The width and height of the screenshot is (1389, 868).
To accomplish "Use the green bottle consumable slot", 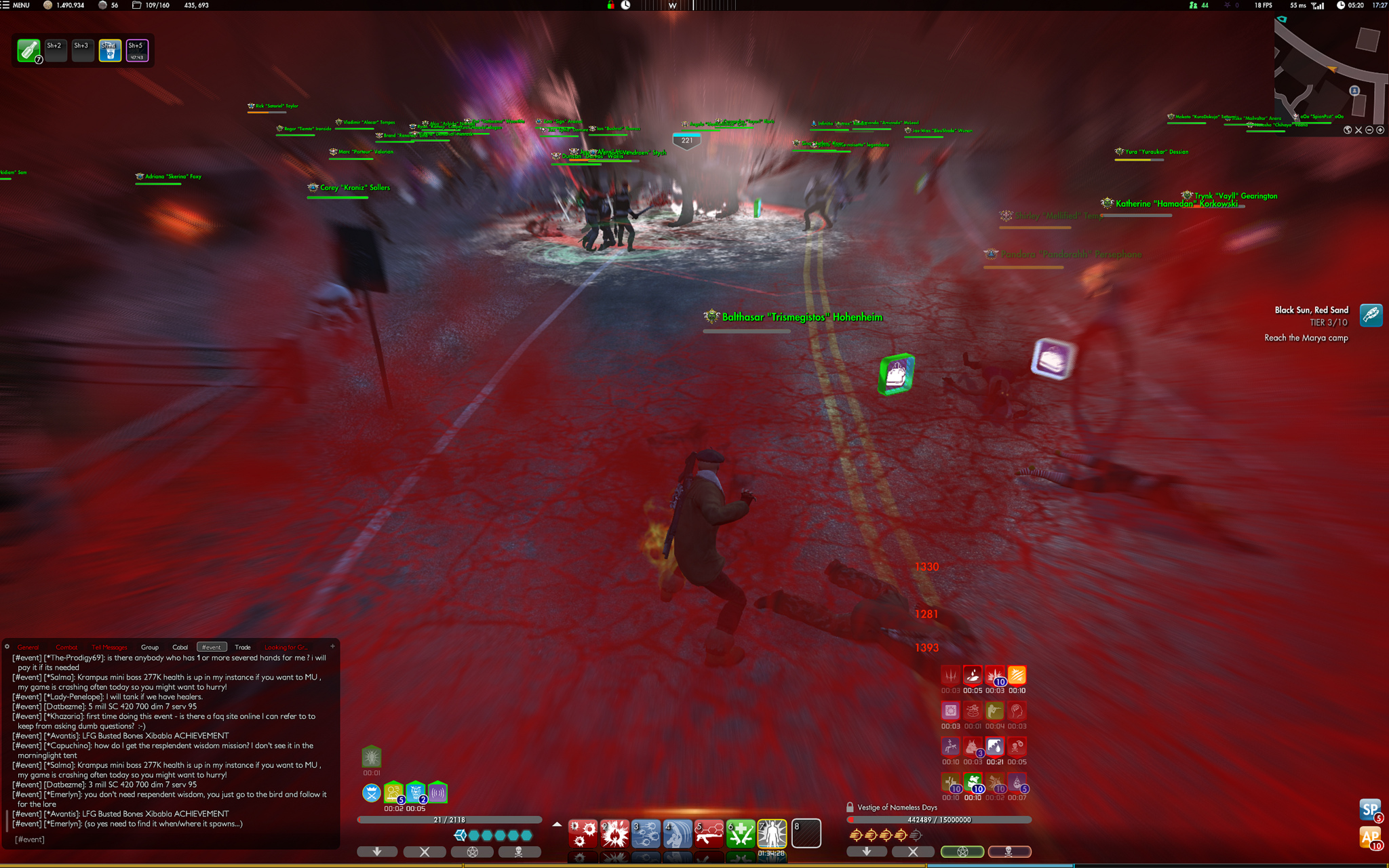I will (28, 50).
